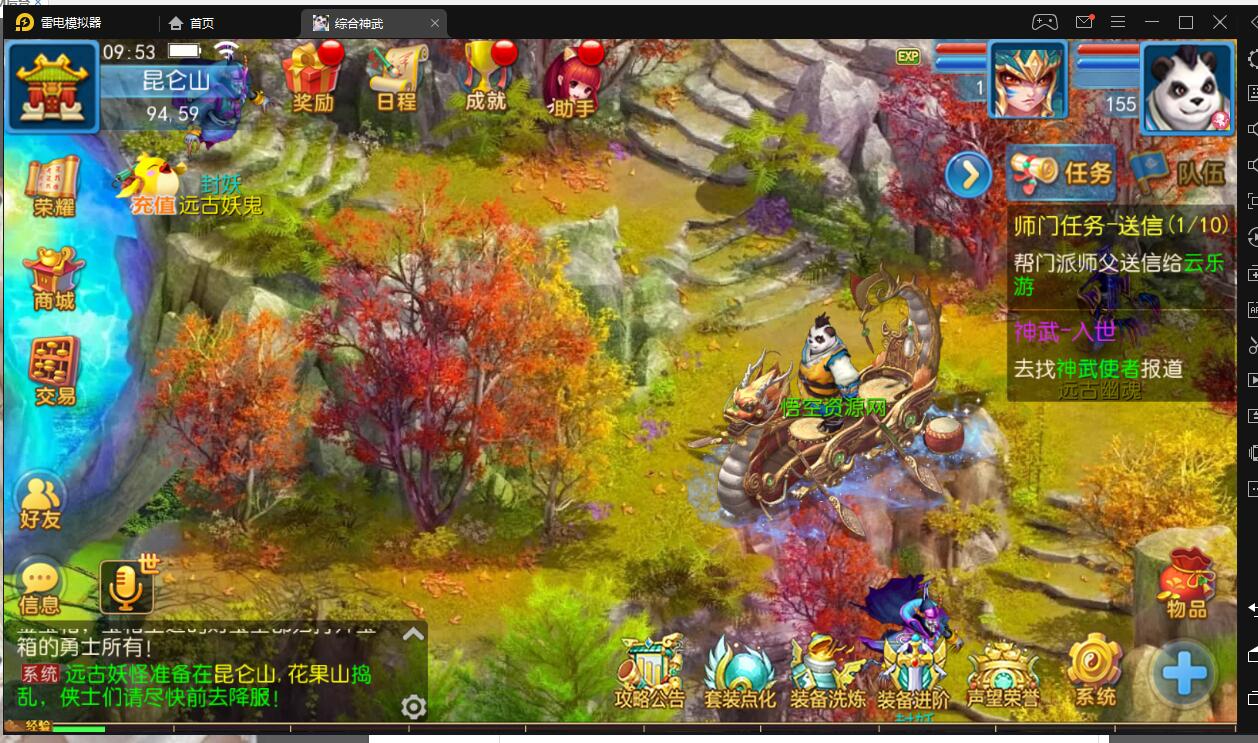Open the 物品 inventory bag
This screenshot has height=743, width=1258.
click(1186, 583)
